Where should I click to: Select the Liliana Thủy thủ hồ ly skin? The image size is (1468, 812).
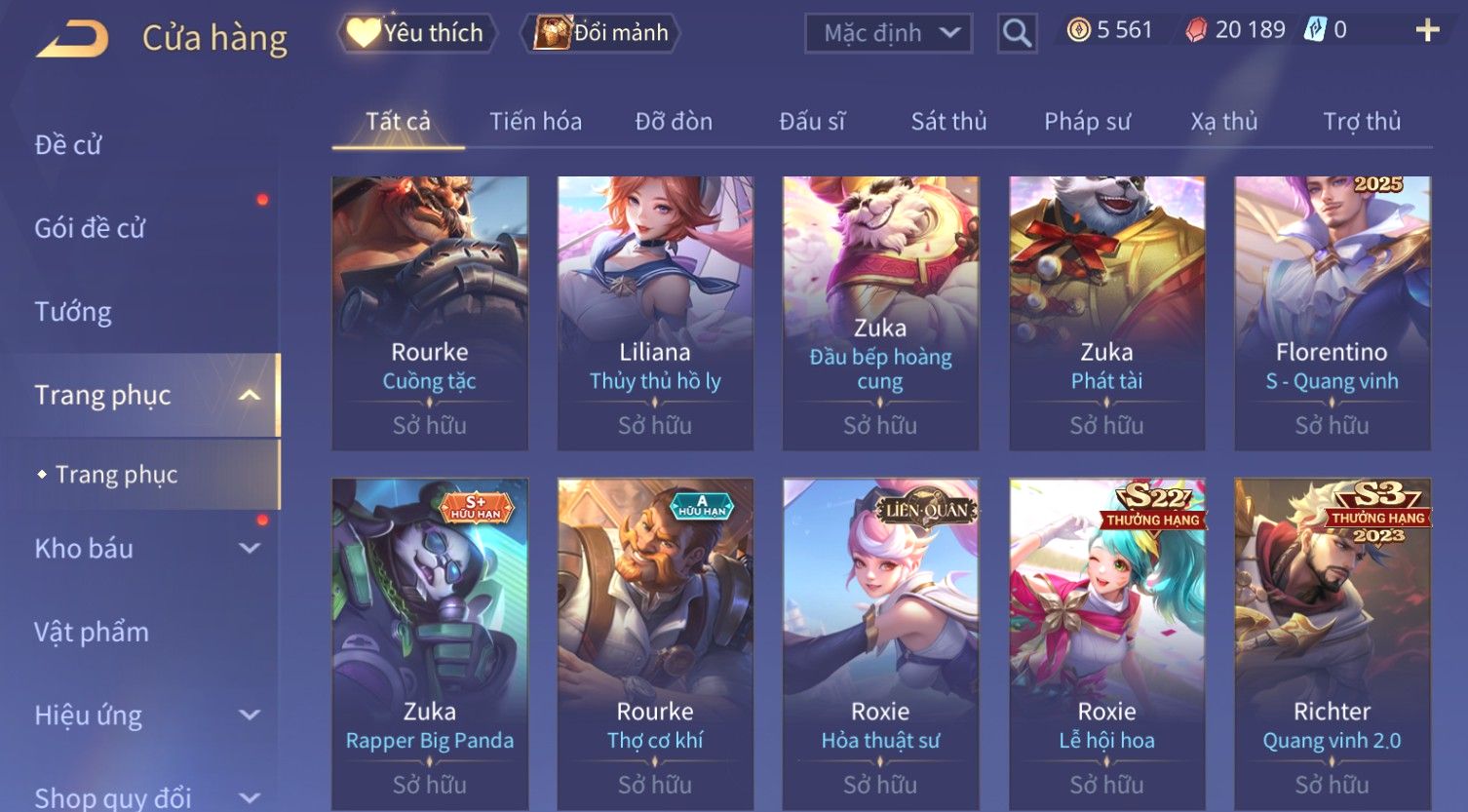coord(655,312)
